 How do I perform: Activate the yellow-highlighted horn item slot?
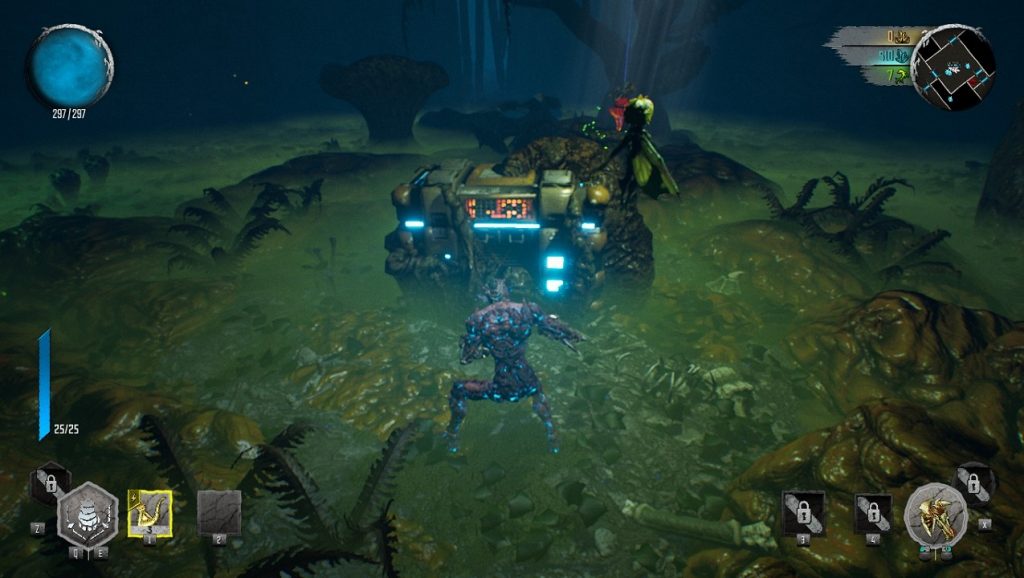(150, 513)
